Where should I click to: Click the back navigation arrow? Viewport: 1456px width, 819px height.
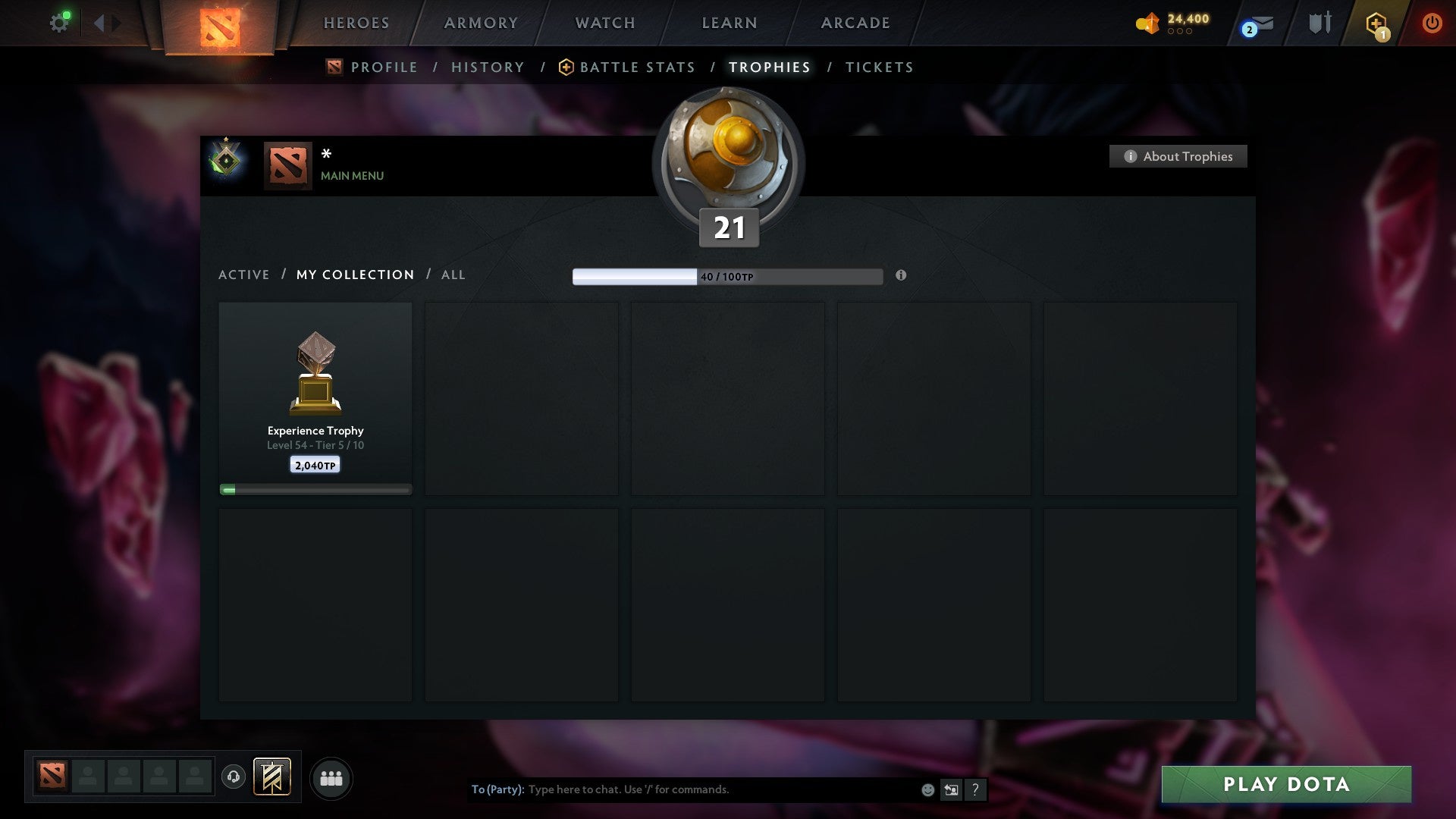[x=99, y=22]
